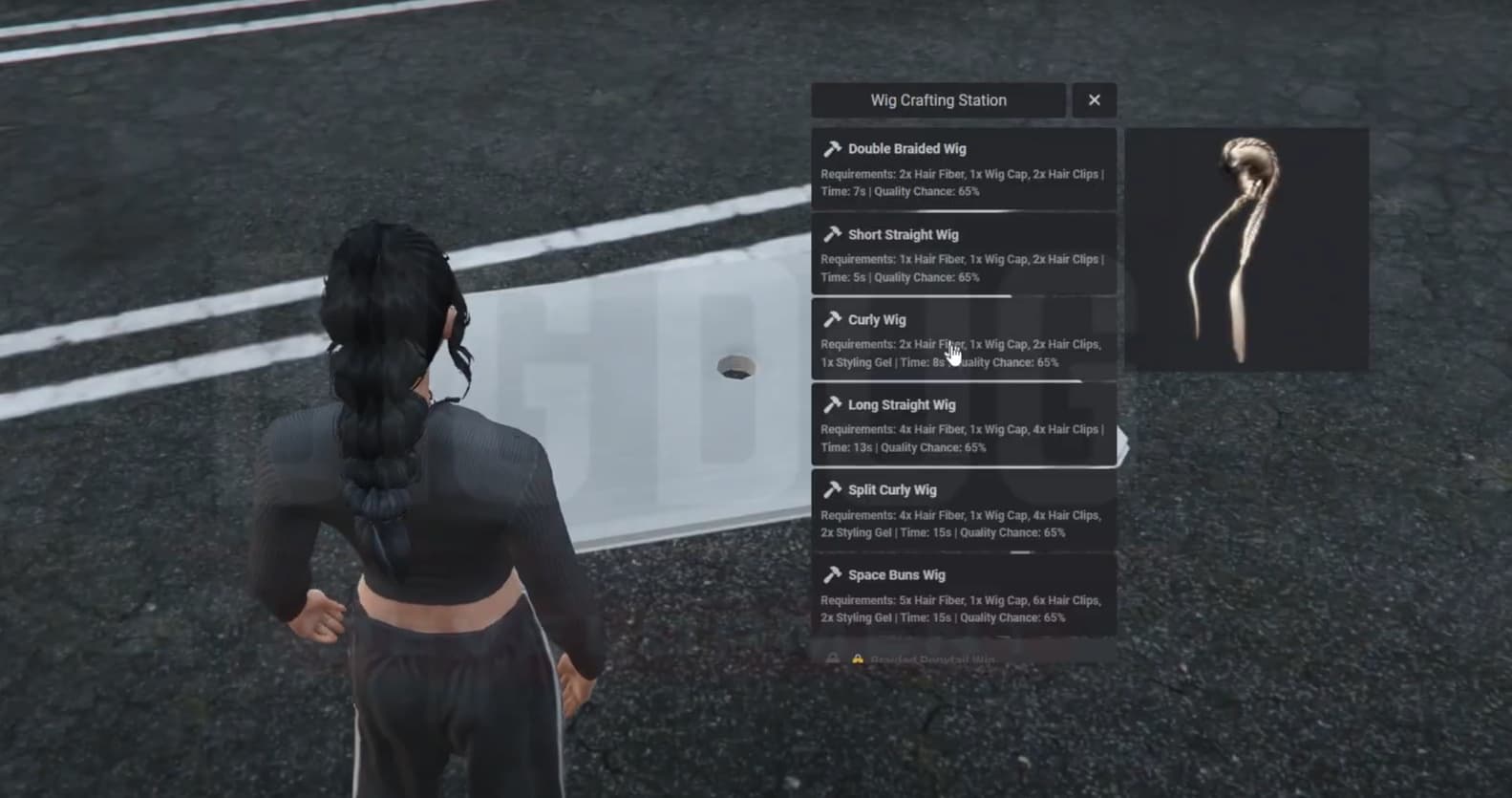Click the hammer icon beside Long Straight Wig
This screenshot has width=1512, height=798.
click(x=833, y=404)
